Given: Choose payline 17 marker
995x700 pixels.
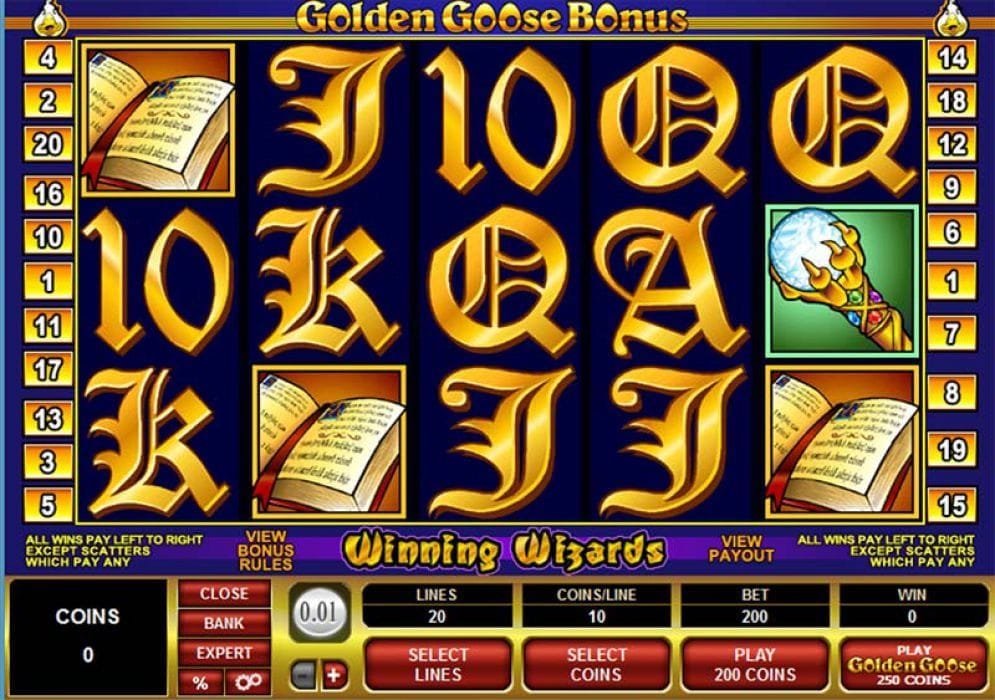Looking at the screenshot, I should (48, 370).
